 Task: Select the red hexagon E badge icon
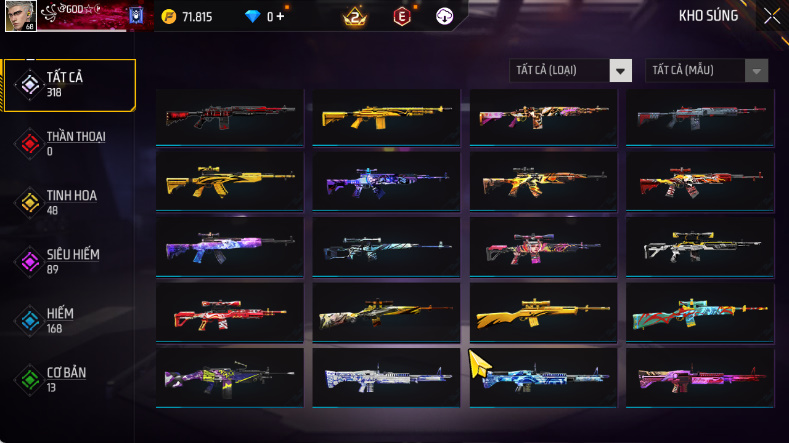tap(401, 16)
